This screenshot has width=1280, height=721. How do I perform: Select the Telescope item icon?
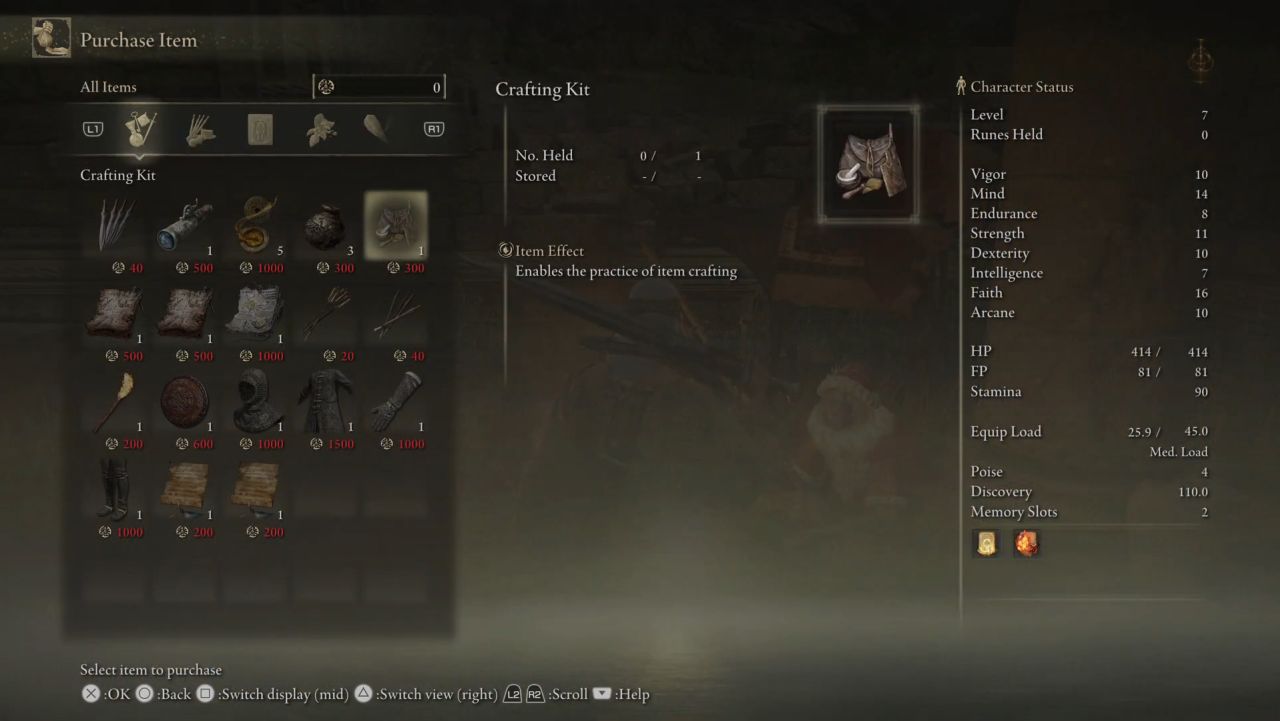184,222
